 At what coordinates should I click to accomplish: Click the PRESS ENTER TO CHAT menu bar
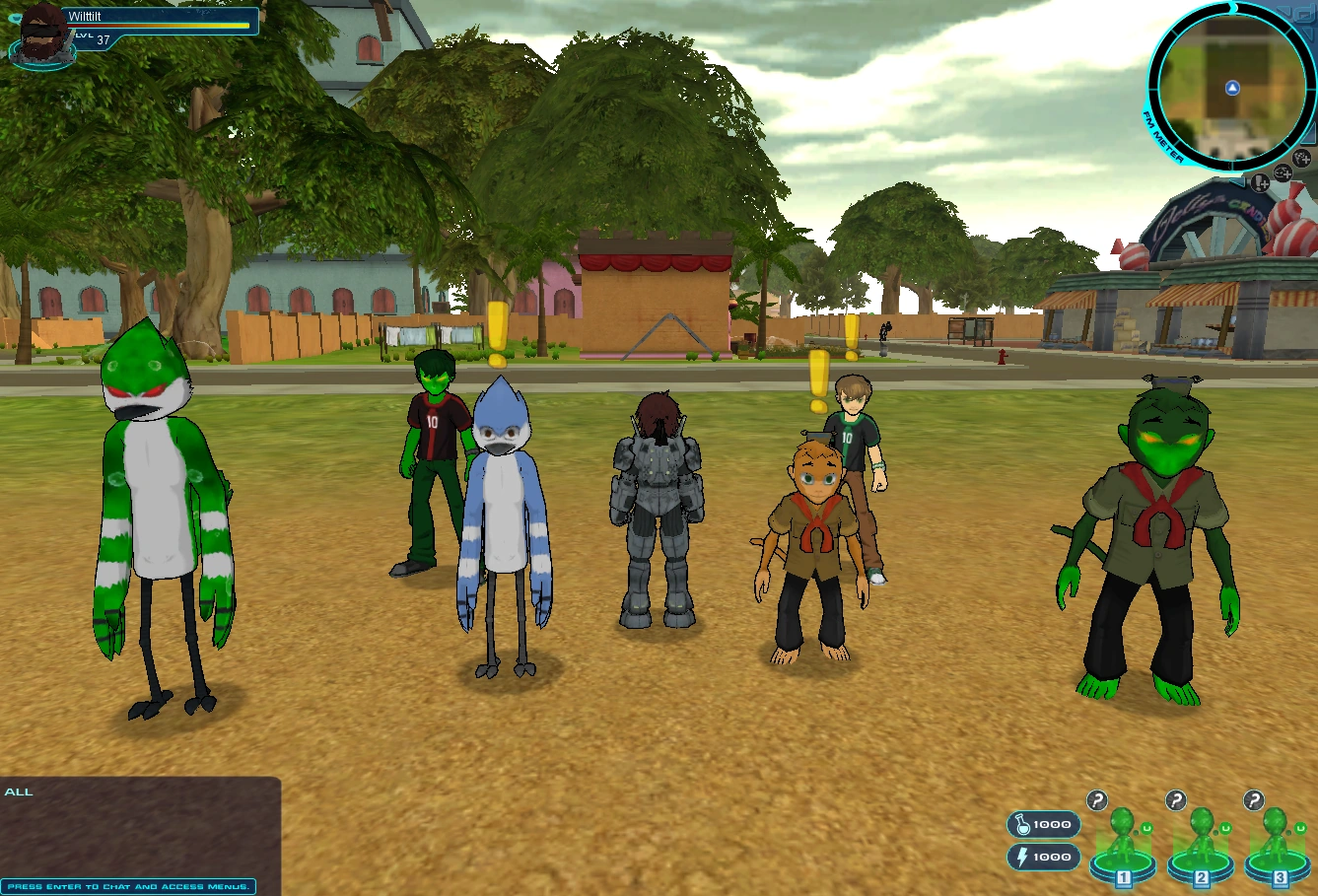[x=128, y=886]
